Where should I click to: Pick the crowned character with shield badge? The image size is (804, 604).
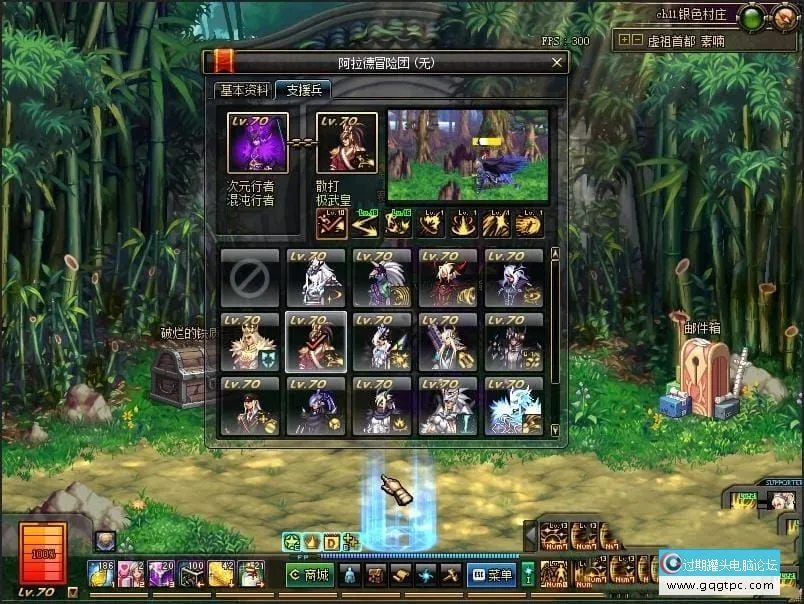(250, 342)
